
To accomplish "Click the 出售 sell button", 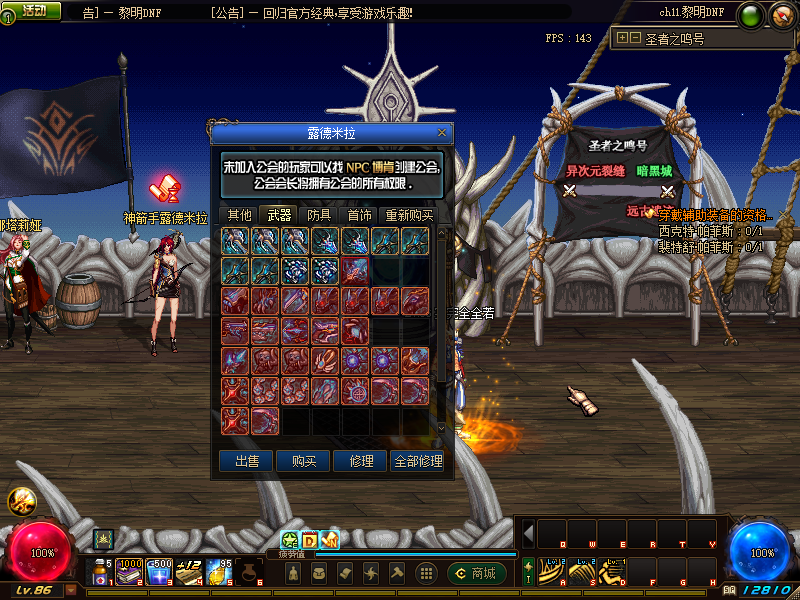I will [x=247, y=461].
